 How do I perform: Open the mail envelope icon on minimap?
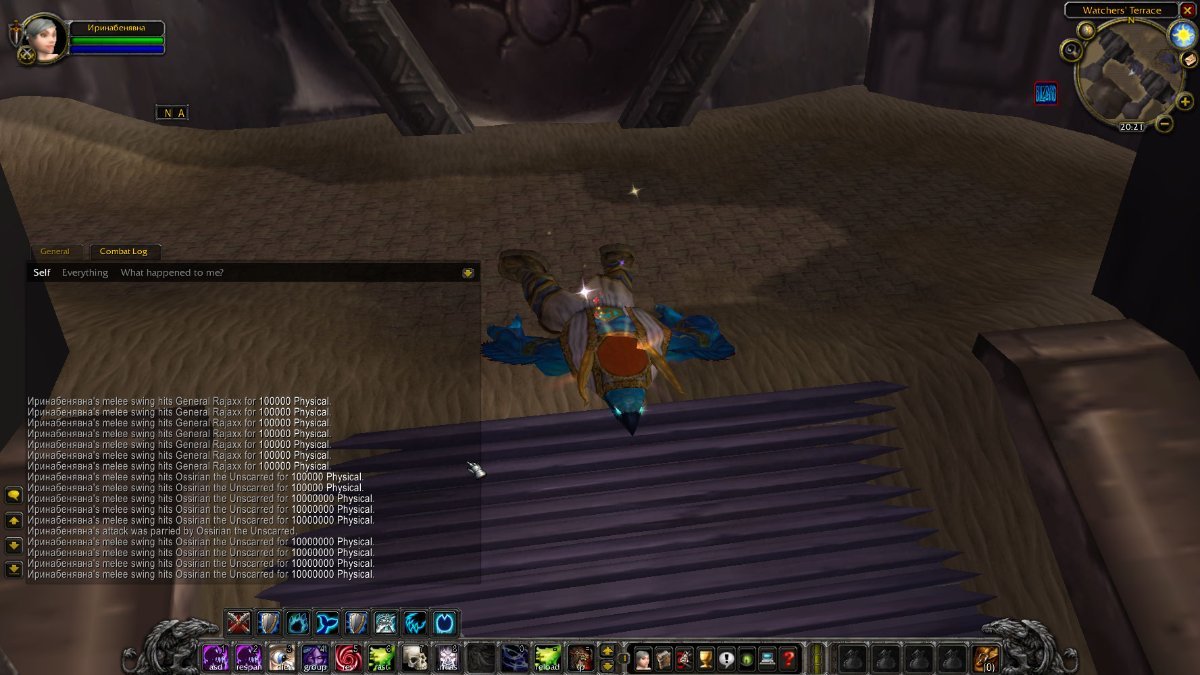[1190, 59]
